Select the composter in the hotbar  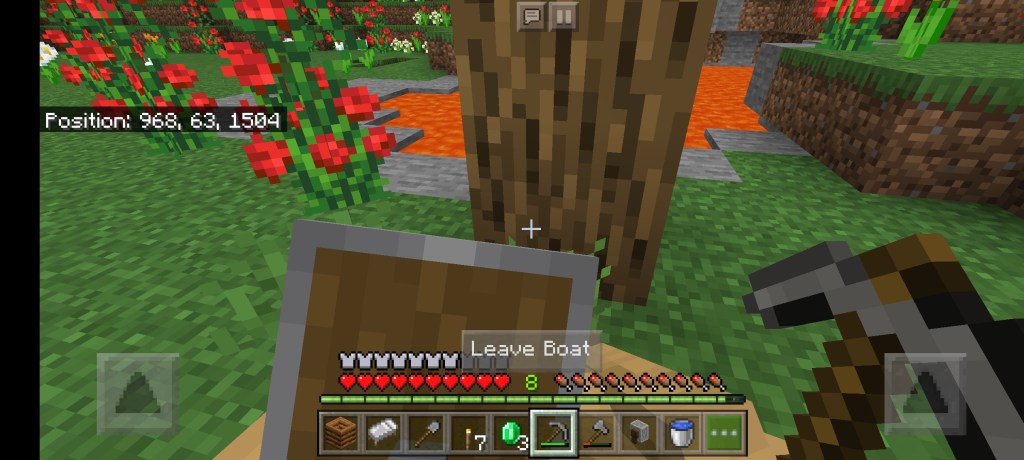[x=340, y=433]
